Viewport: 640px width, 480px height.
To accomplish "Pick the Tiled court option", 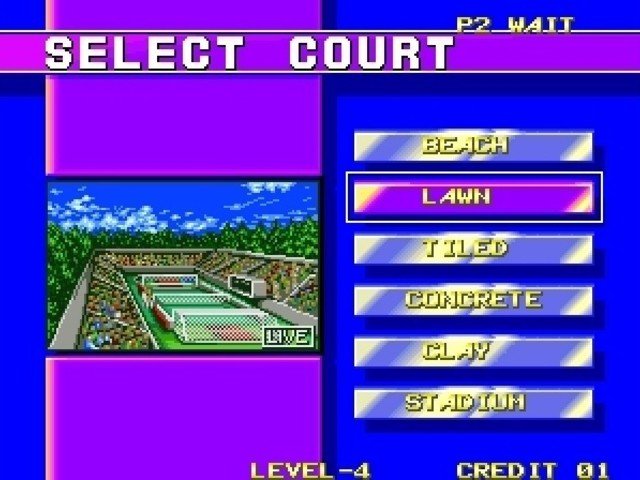I will (x=473, y=248).
